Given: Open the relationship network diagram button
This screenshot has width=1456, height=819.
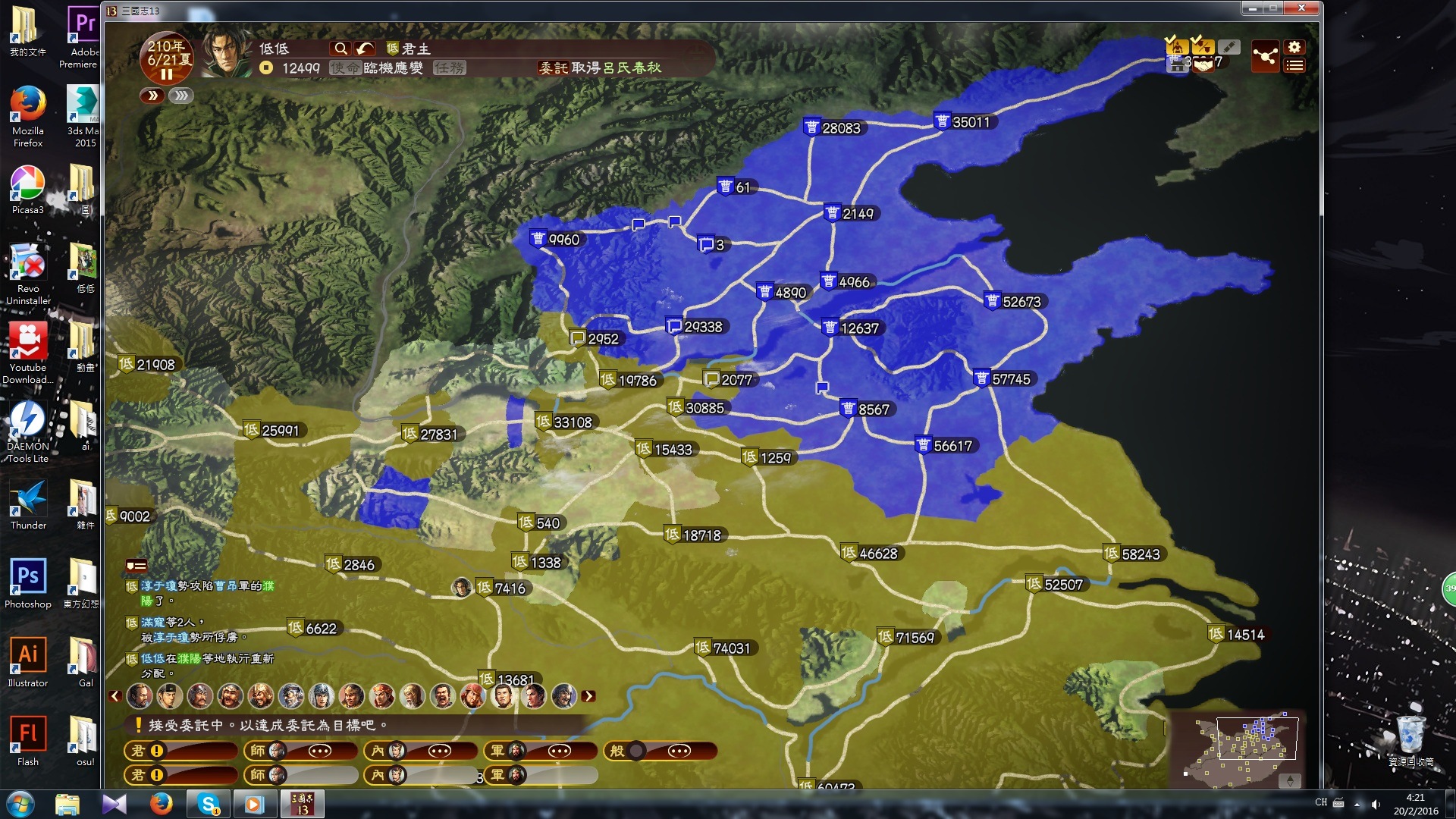Looking at the screenshot, I should point(1265,56).
